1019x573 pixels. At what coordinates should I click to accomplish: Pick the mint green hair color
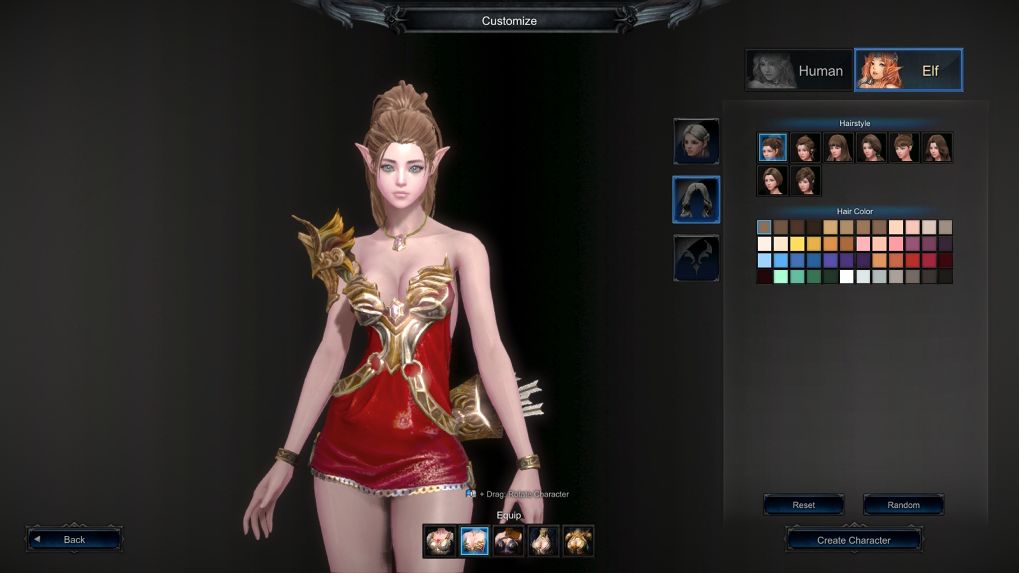click(781, 277)
